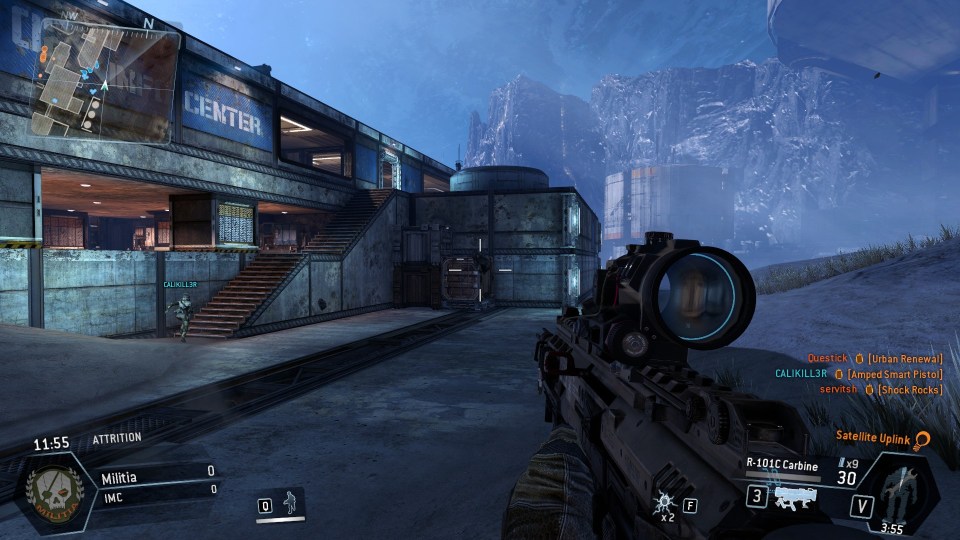960x540 pixels.
Task: Select the CALIKILL3R Amped Smart Pistol entry
Action: [x=859, y=373]
